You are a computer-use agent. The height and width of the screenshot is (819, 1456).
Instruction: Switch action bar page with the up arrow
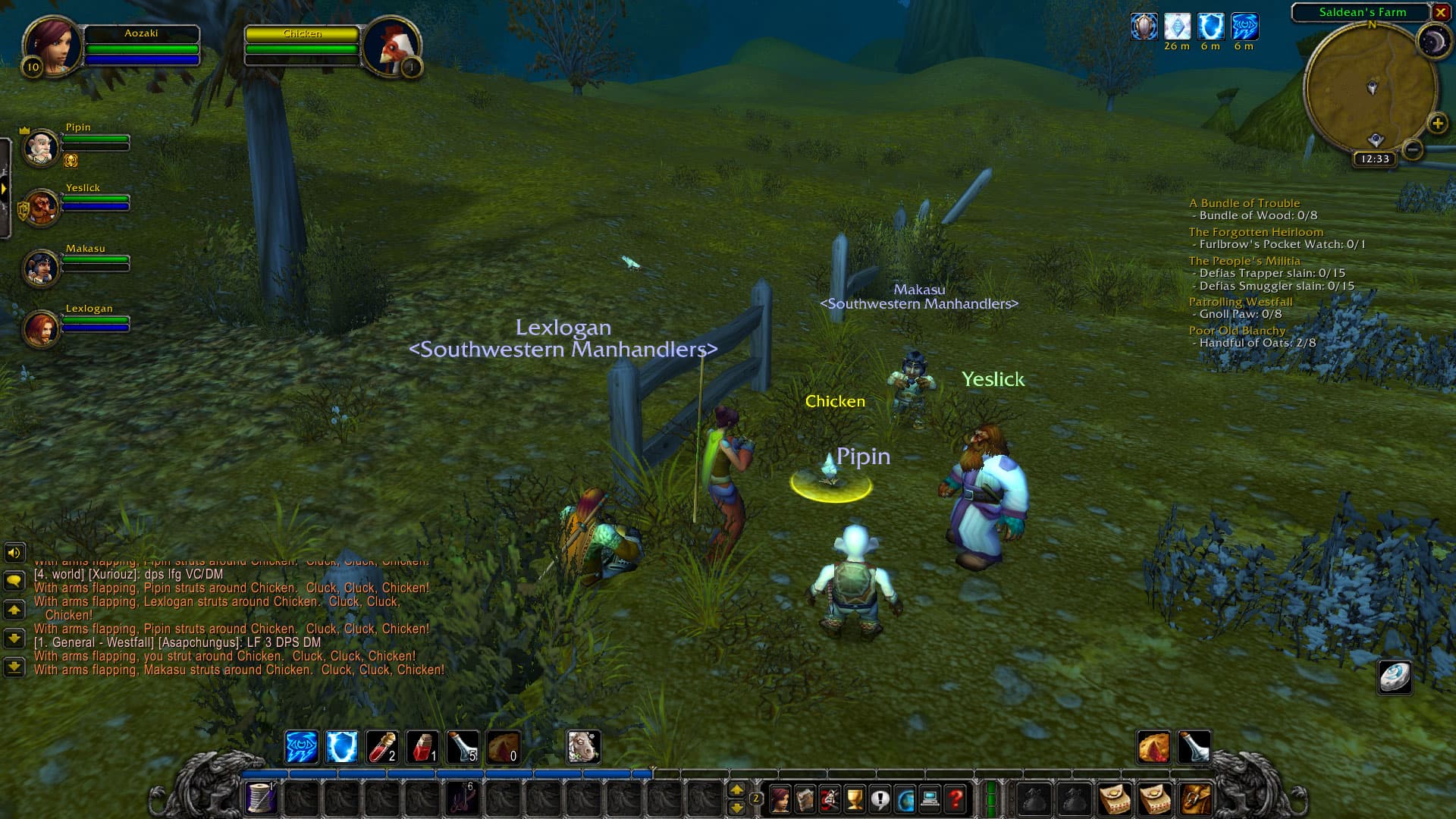[738, 789]
